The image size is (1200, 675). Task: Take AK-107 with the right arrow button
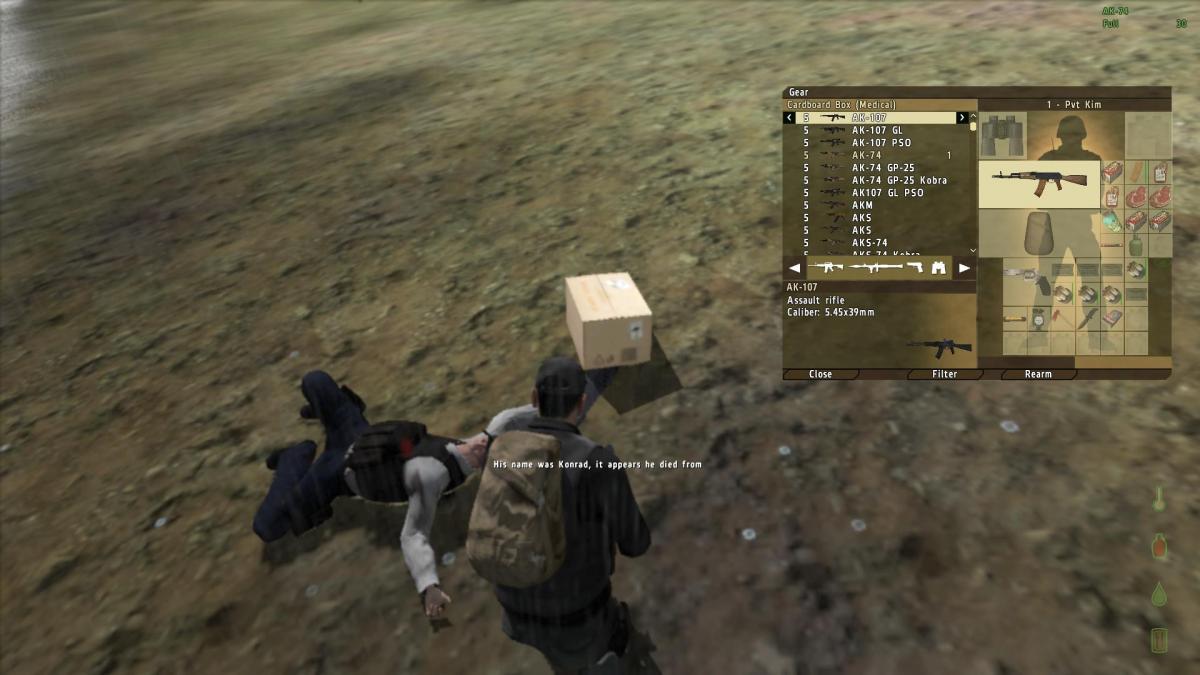tap(962, 118)
